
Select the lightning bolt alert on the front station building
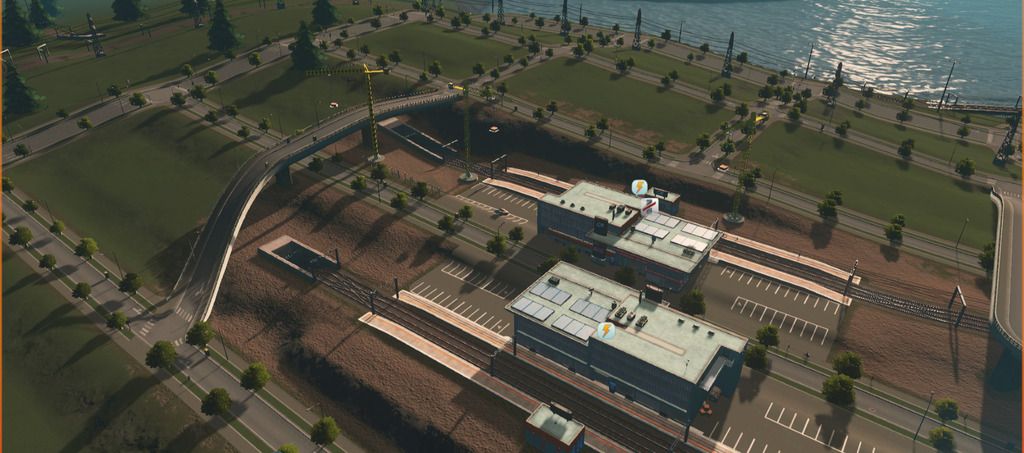(x=607, y=330)
